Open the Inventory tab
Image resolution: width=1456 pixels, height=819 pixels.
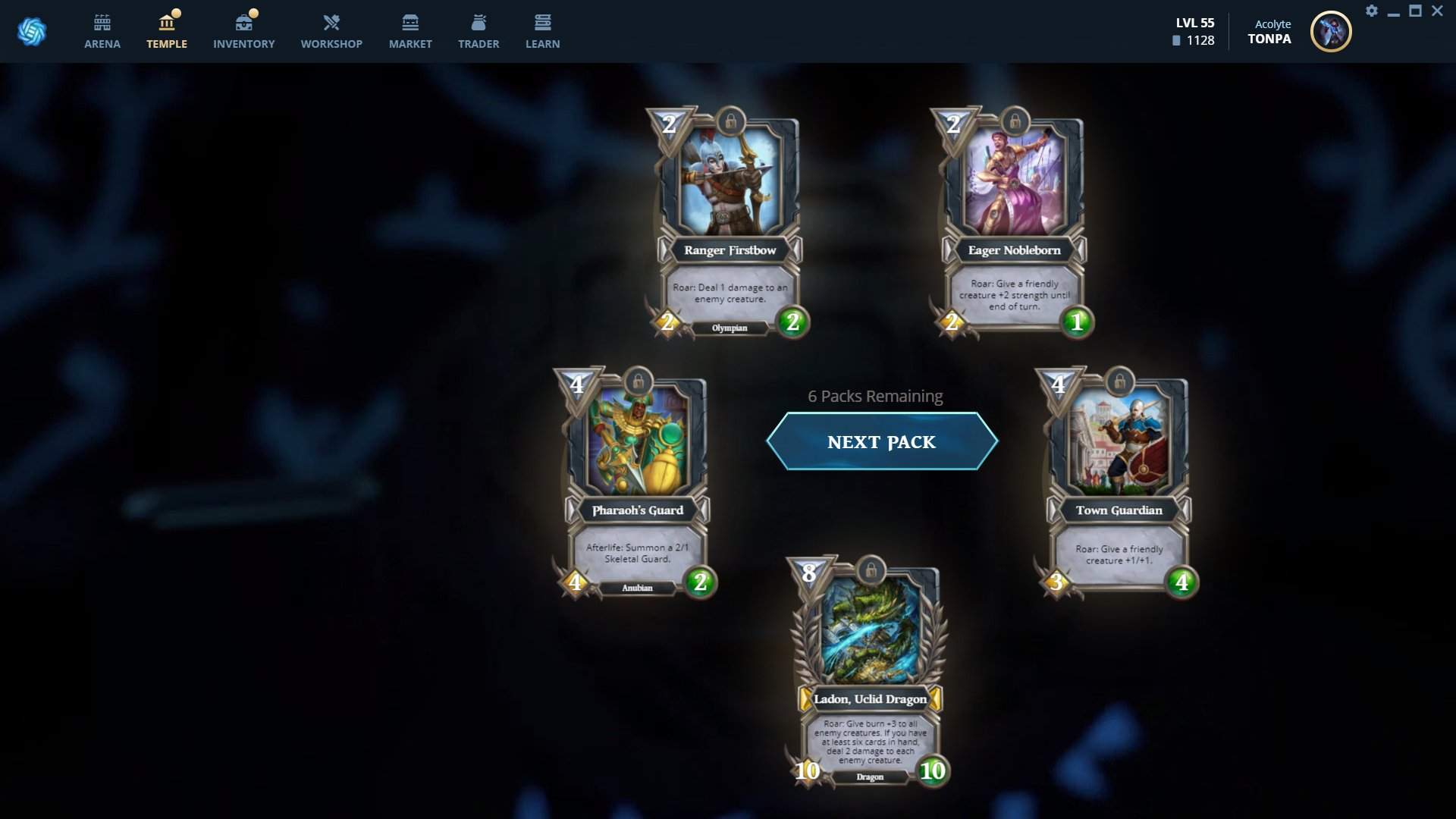coord(243,32)
